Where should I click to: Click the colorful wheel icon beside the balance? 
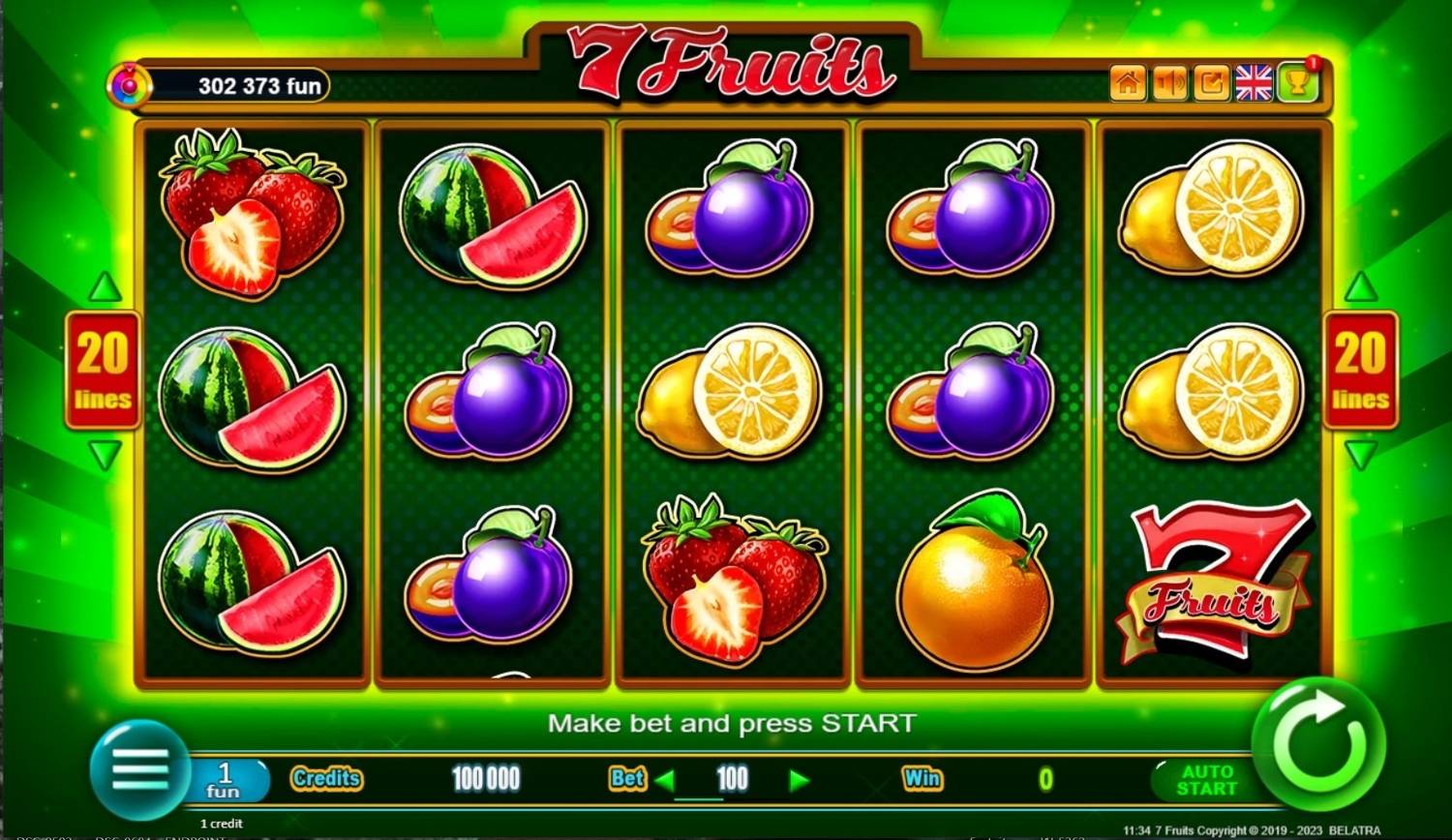[129, 85]
